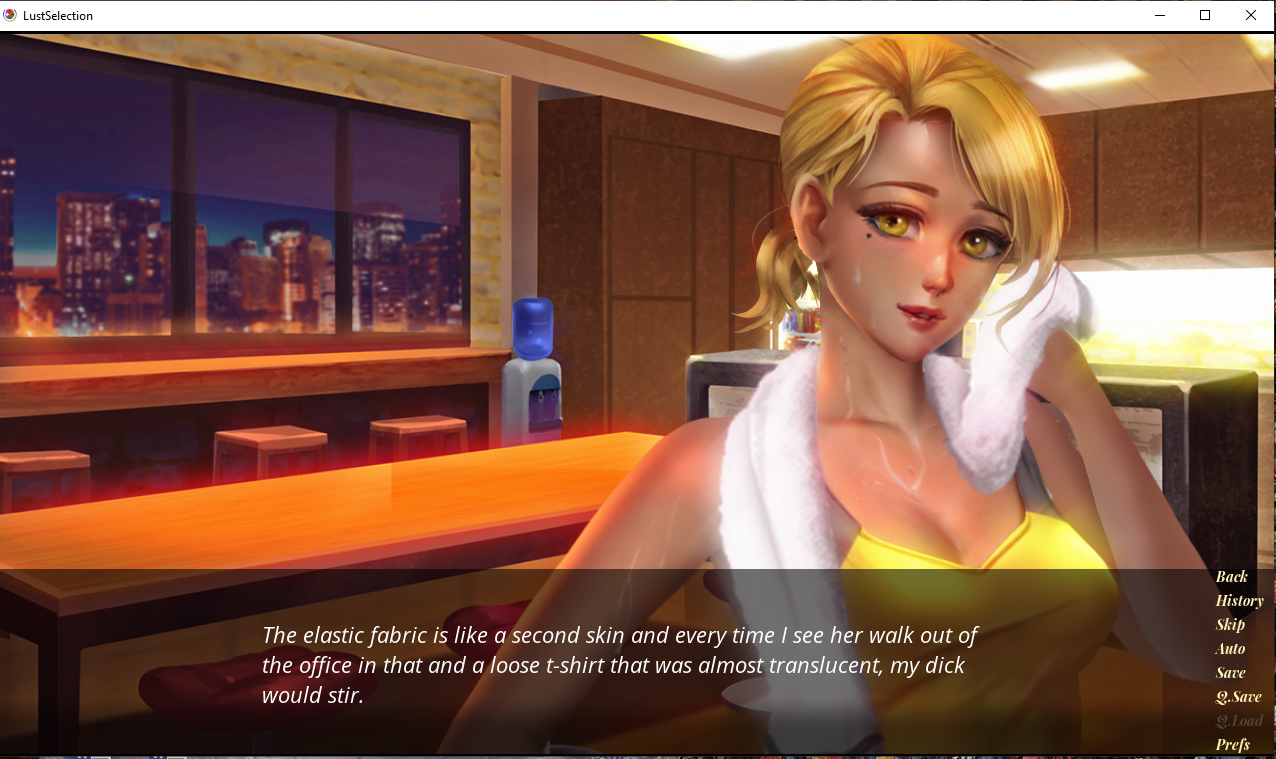Close the LustSelection window
The height and width of the screenshot is (759, 1276).
[1251, 15]
